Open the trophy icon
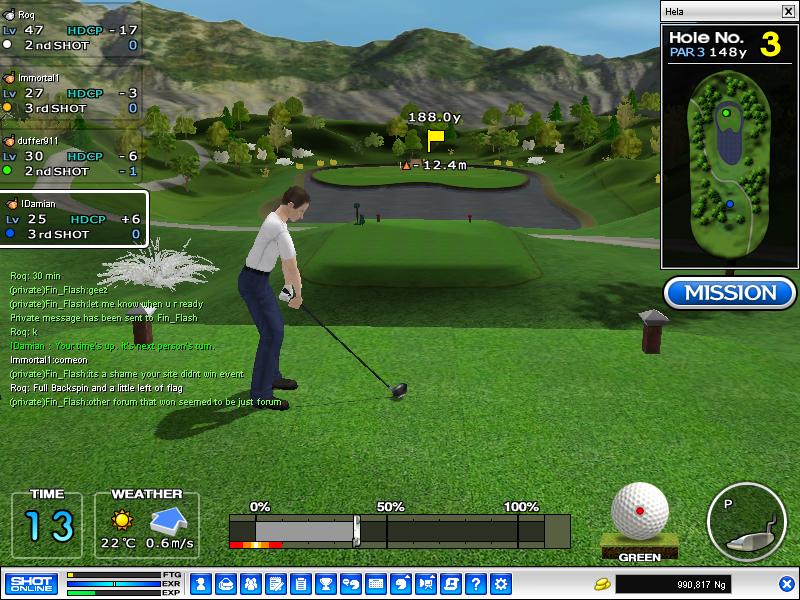Screen dimensions: 800x600 (x=325, y=583)
